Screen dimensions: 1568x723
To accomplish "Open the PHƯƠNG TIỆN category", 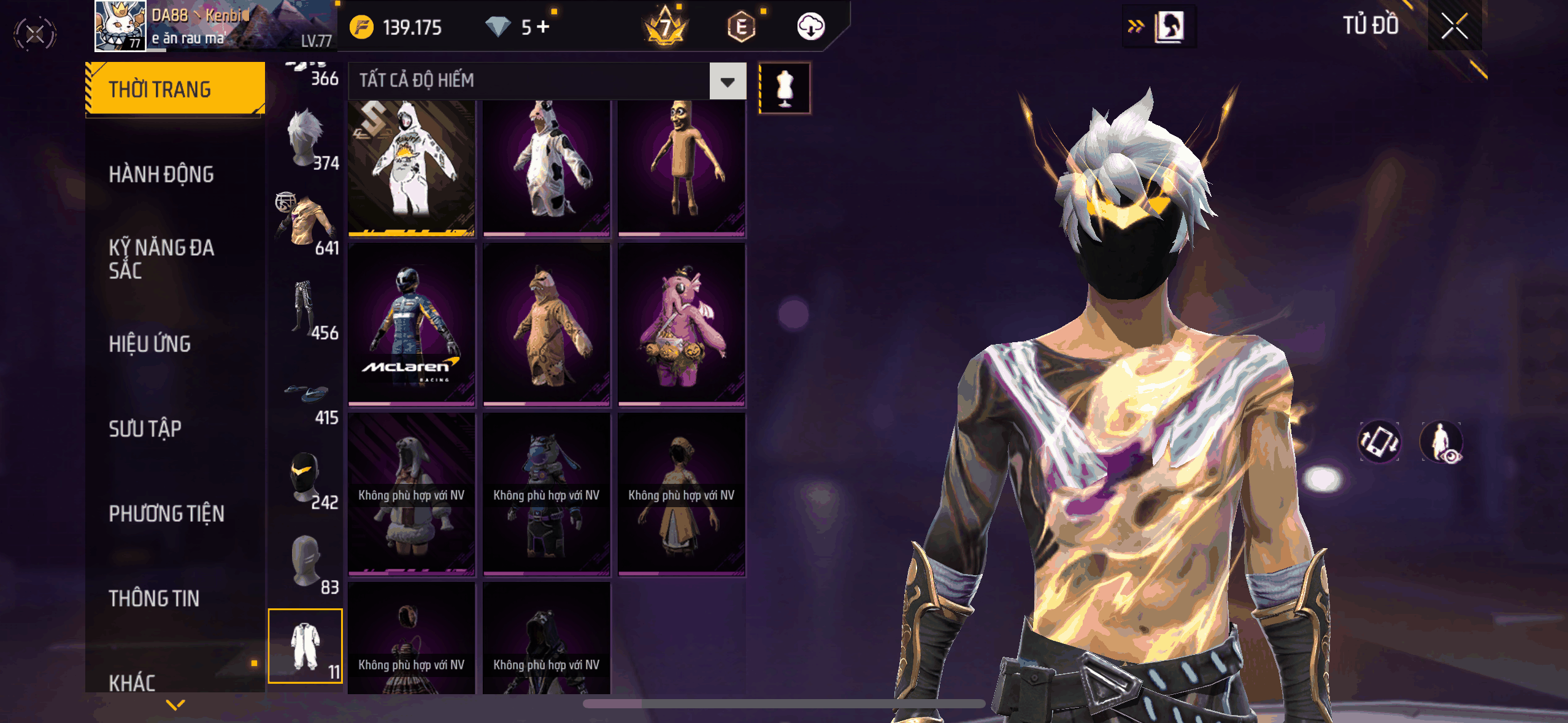I will [166, 514].
